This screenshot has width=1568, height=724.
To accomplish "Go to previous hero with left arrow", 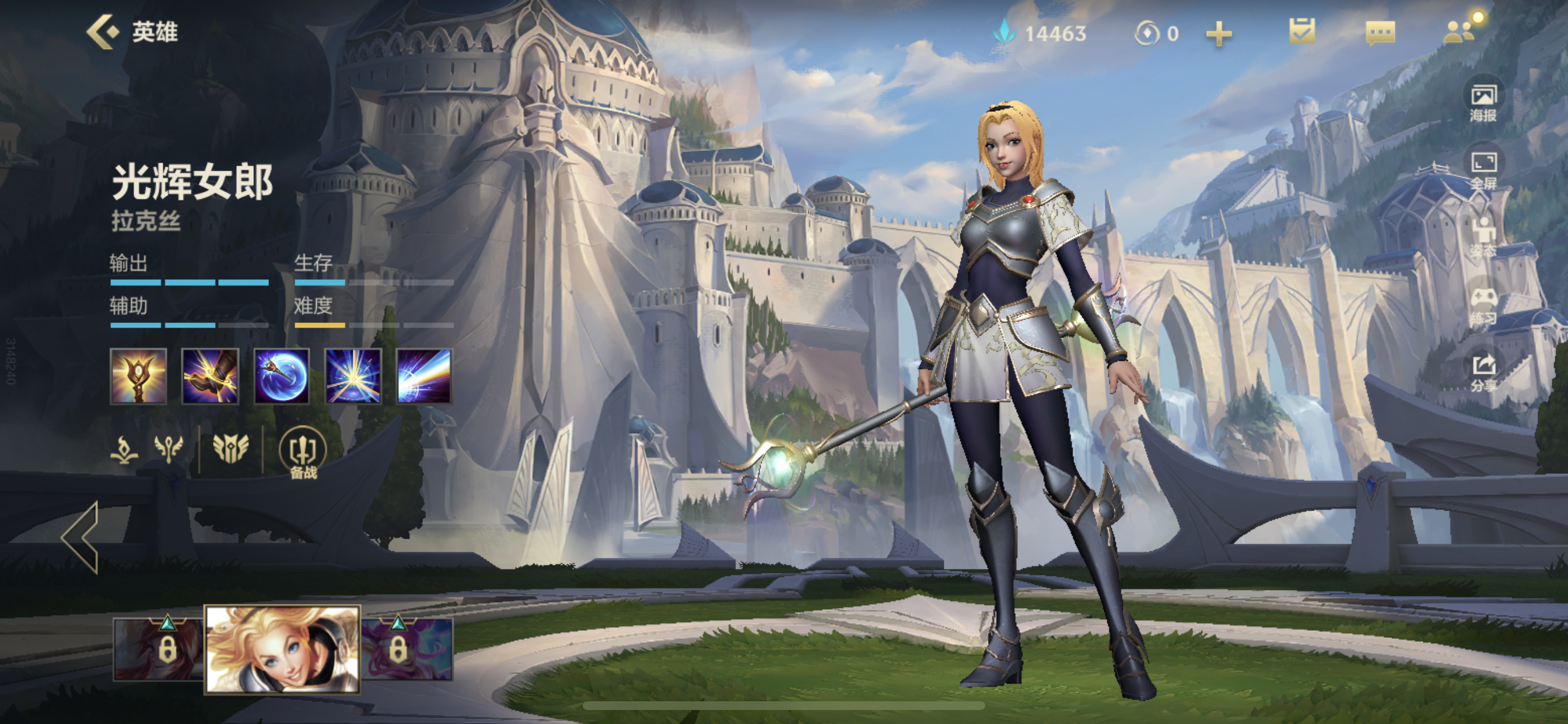I will (x=80, y=537).
